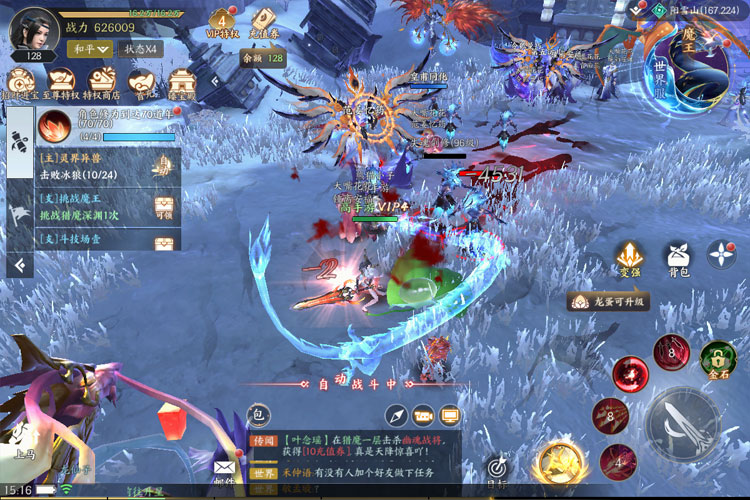Viewport: 750px width, 500px height.
Task: Click the 龙蛋可升级 upgrade notification
Action: click(608, 301)
